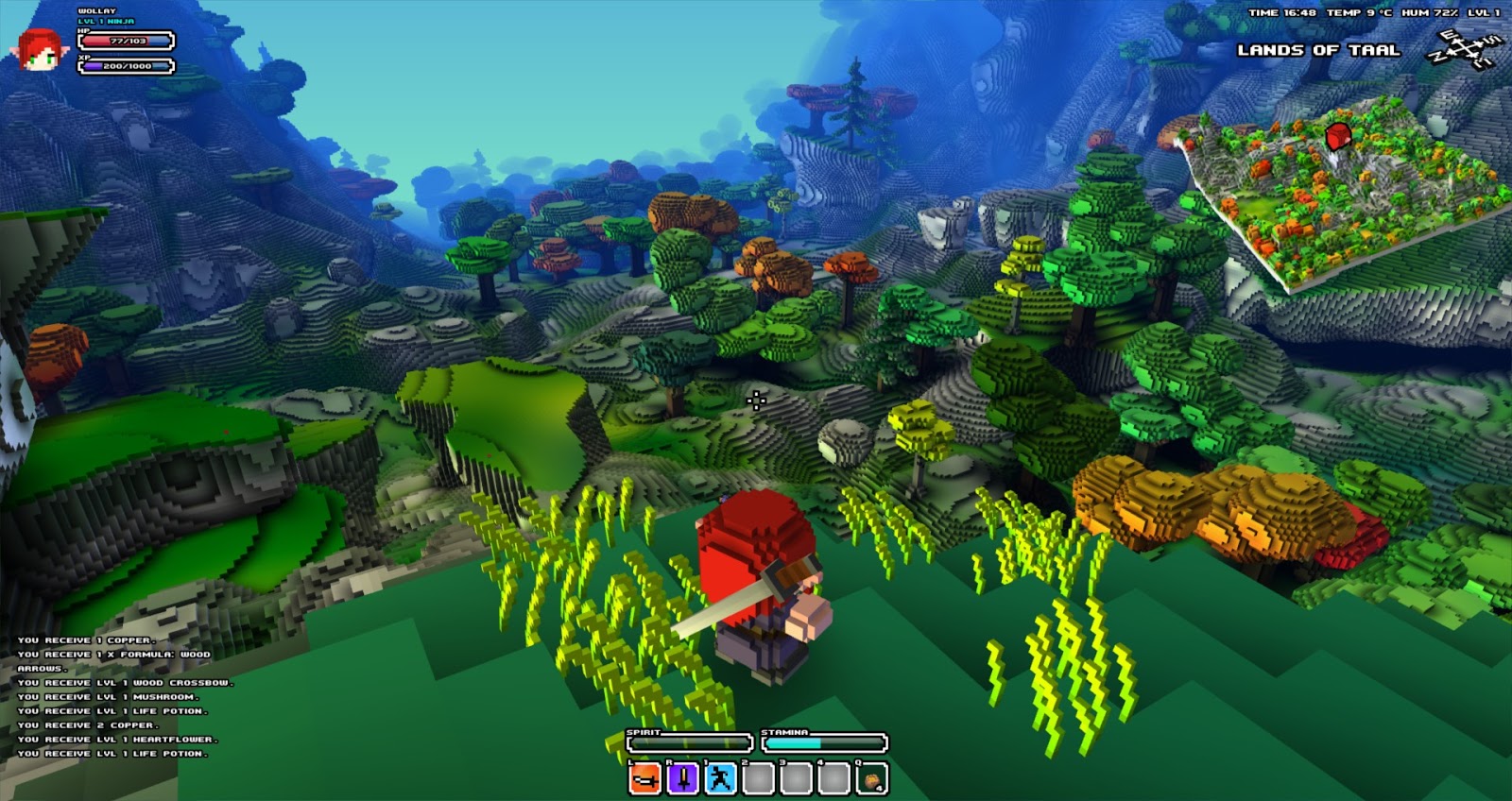Activate the purple sword skill slot
The image size is (1512, 801).
(682, 778)
